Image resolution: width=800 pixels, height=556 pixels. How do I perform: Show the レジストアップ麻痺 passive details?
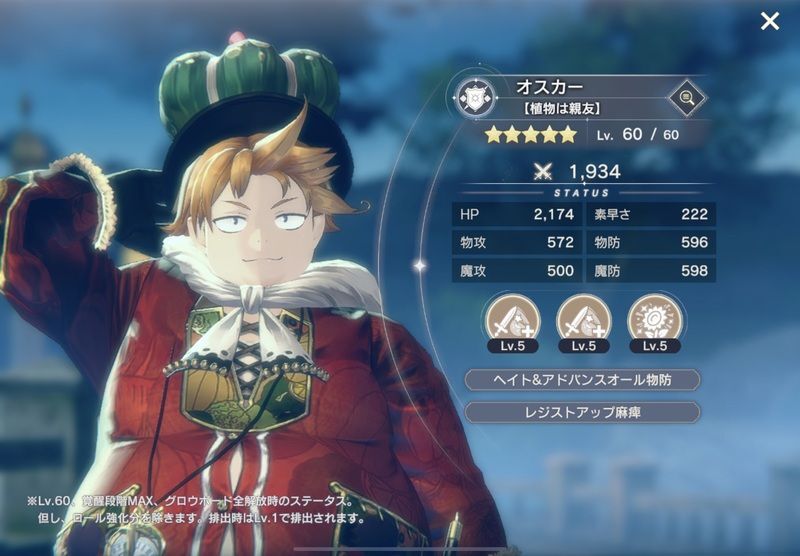[582, 412]
